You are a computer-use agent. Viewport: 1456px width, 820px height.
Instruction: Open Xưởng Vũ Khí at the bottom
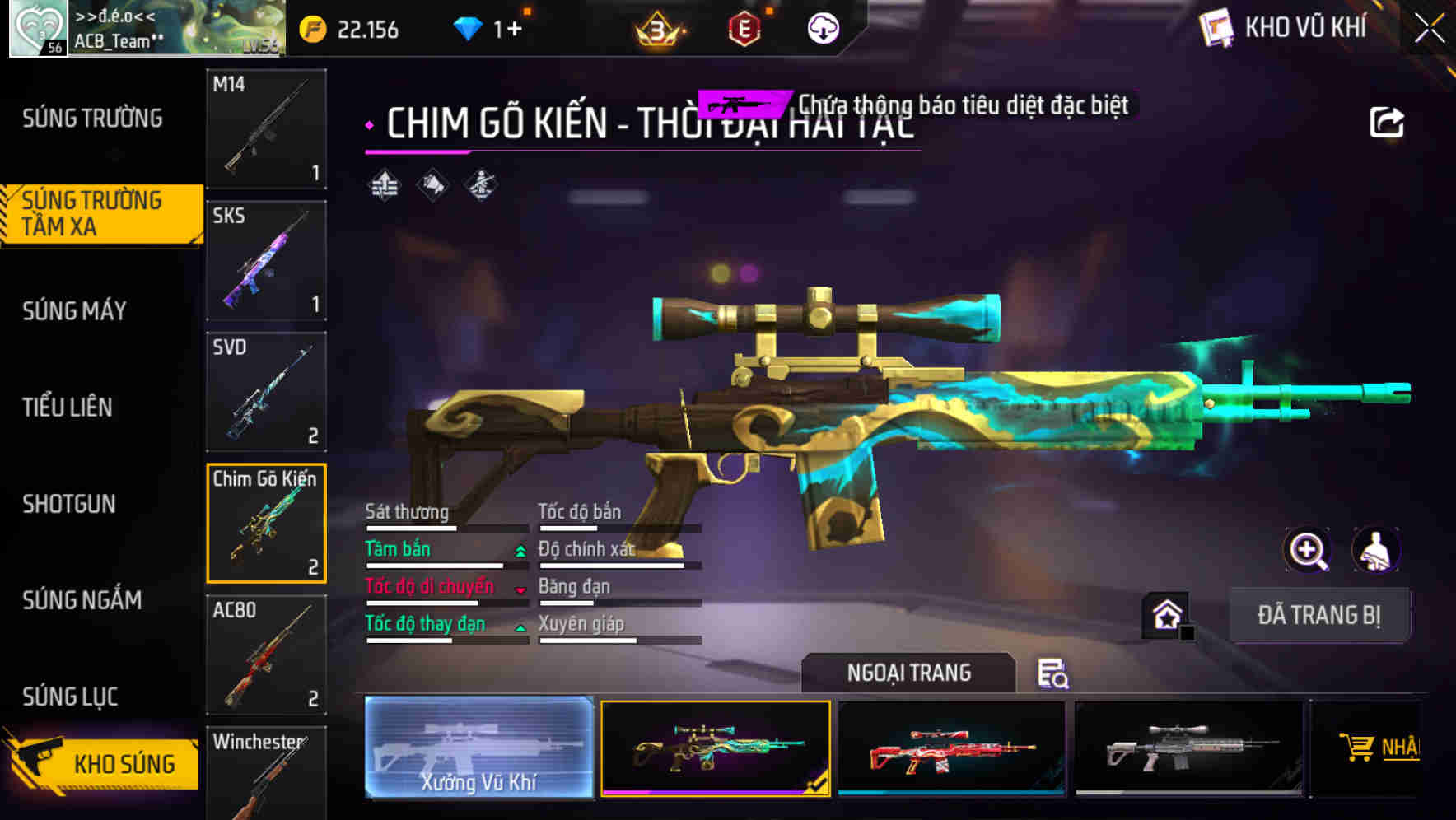(x=478, y=749)
